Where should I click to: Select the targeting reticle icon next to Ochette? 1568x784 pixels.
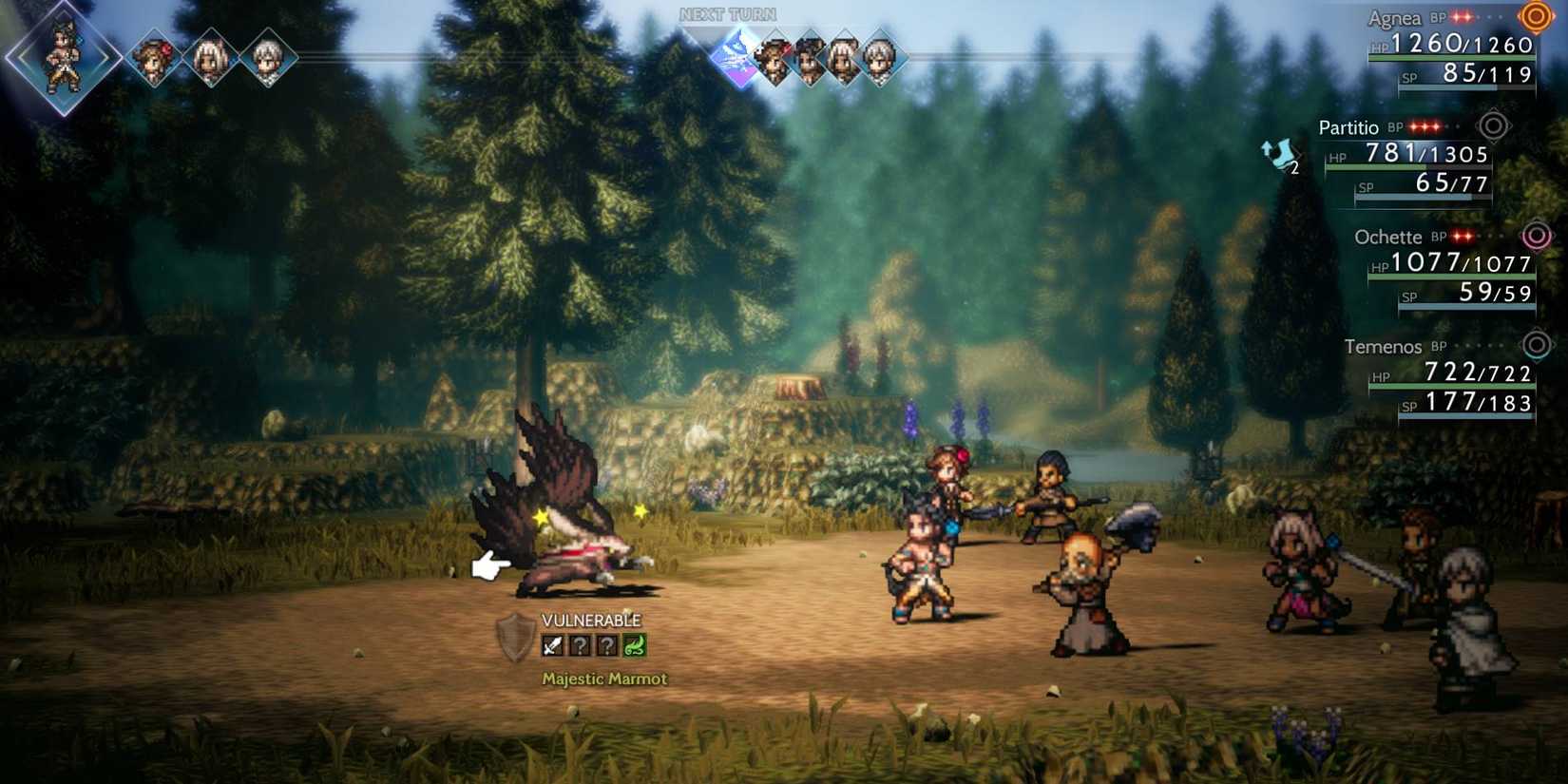click(x=1538, y=237)
